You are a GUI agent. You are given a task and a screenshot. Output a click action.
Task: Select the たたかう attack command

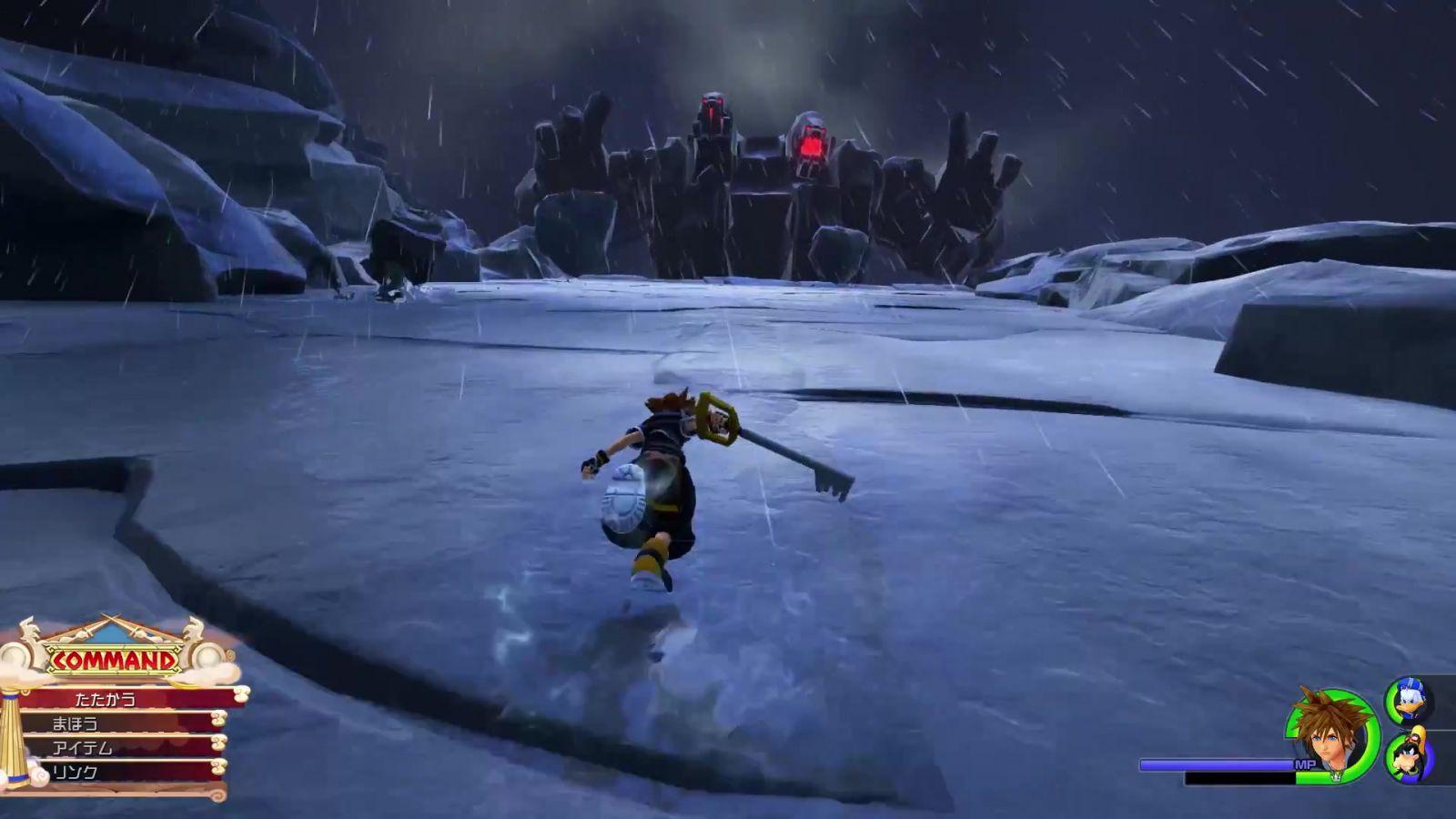[118, 699]
